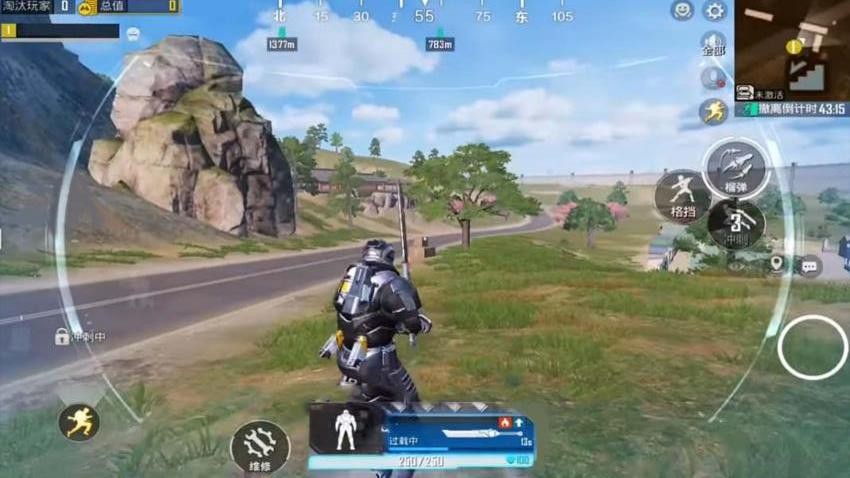850x478 pixels.
Task: Toggle the microphone button
Action: 713,78
